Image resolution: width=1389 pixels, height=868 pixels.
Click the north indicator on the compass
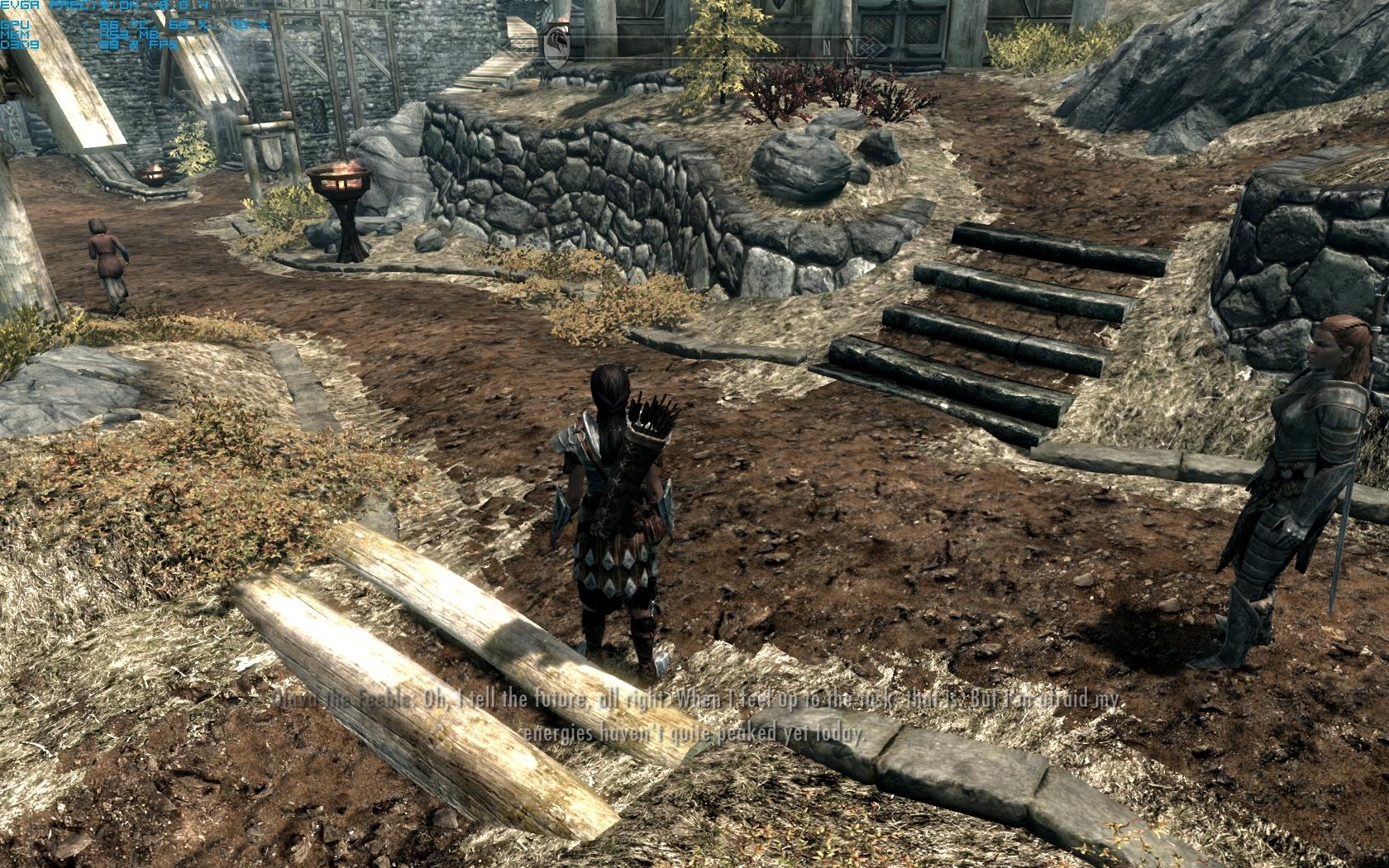(826, 46)
